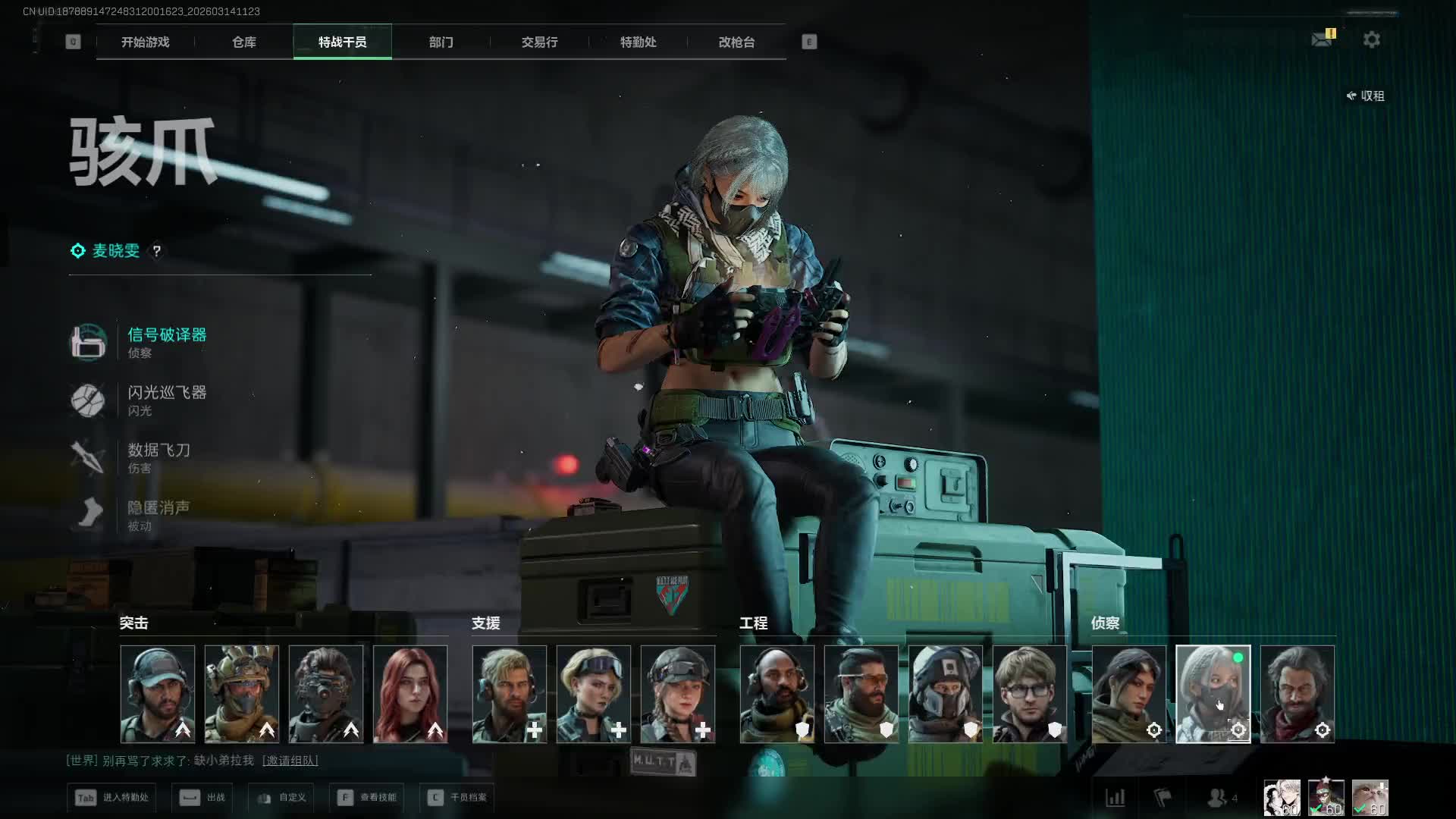Open the 仓库 tab
This screenshot has height=819, width=1456.
coord(243,42)
